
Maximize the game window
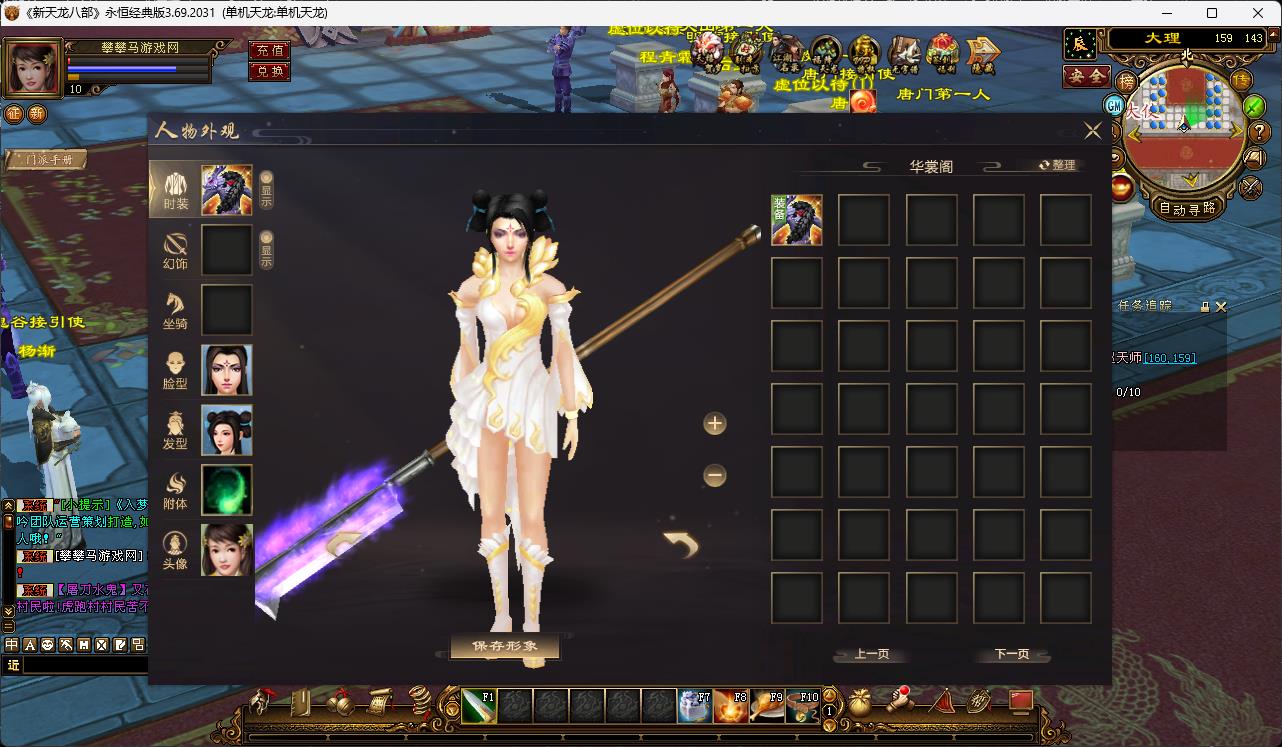1212,13
